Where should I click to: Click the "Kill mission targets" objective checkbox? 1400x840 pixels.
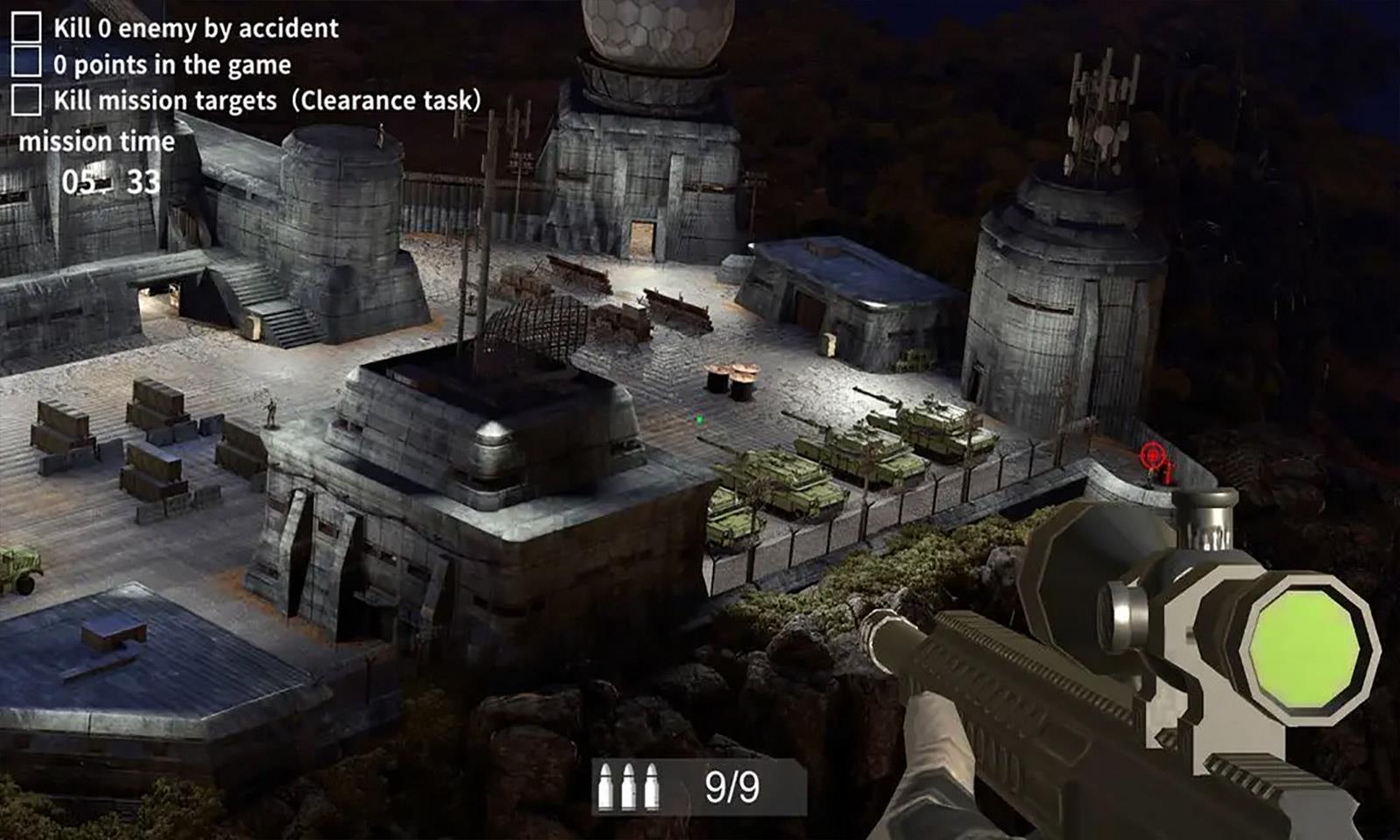point(26,100)
